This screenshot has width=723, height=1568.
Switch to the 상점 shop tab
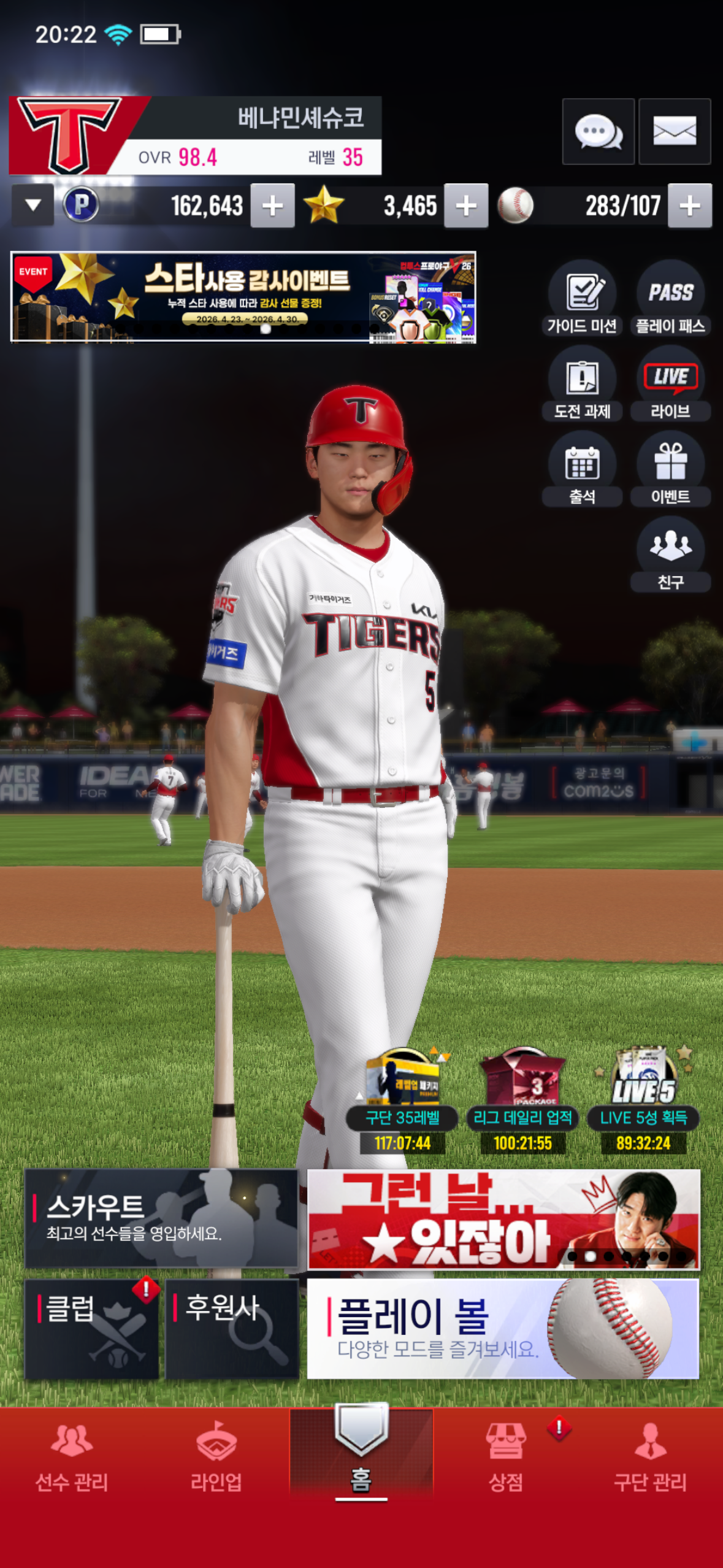(506, 1456)
